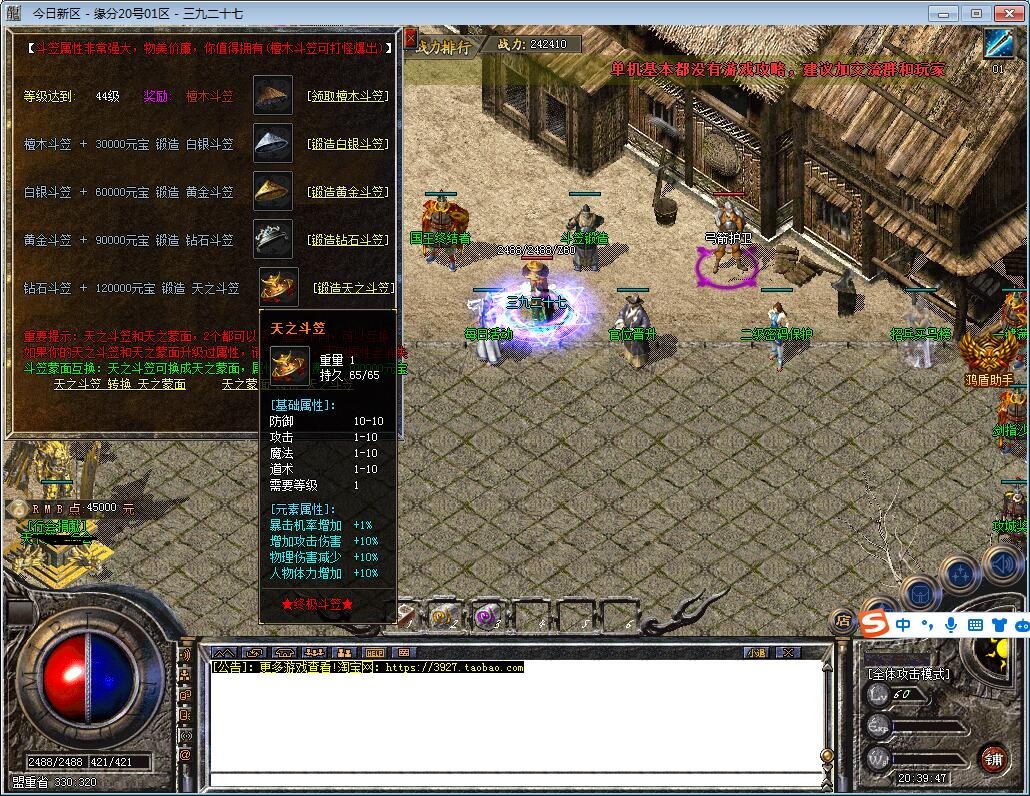
Task: Switch the 全体攻击模式 attack mode
Action: click(x=908, y=674)
